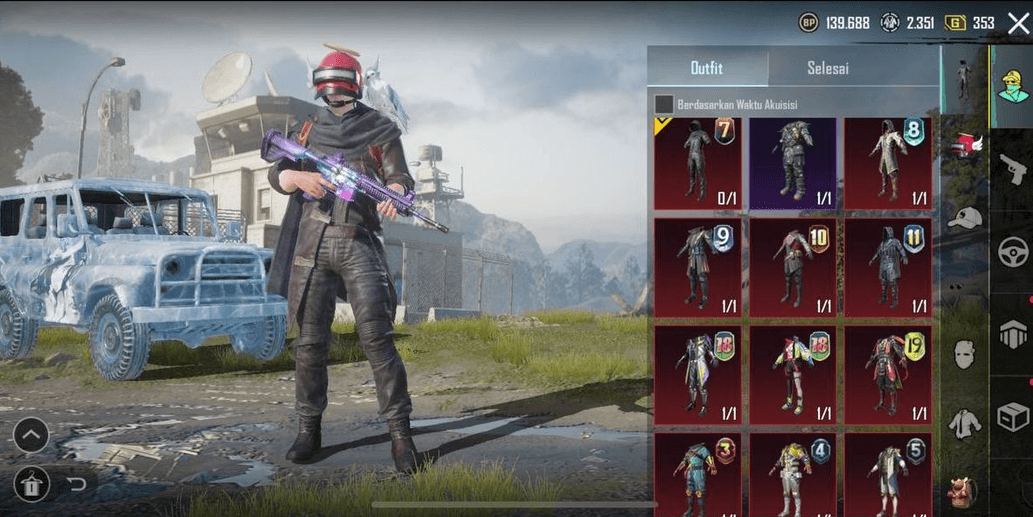Choose the armored outfit on the purple tile
Screen dimensions: 1033x517
point(793,163)
